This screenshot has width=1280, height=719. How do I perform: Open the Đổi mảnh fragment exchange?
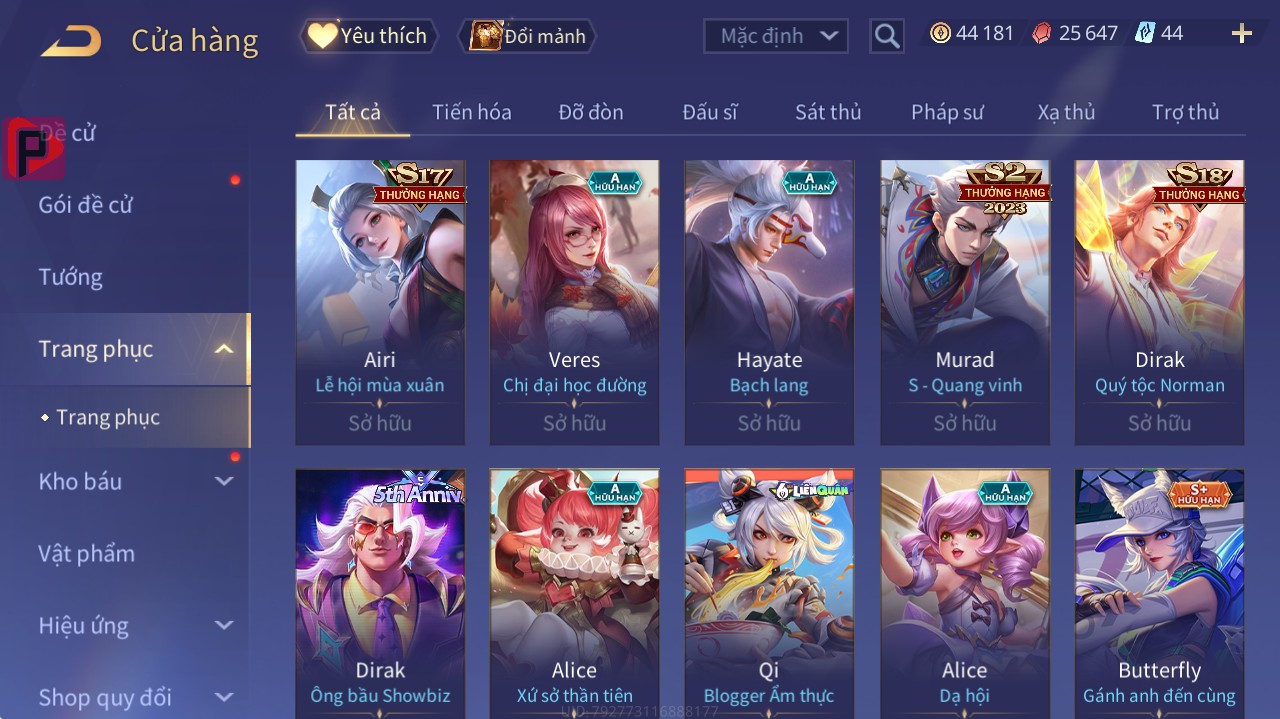coord(527,36)
